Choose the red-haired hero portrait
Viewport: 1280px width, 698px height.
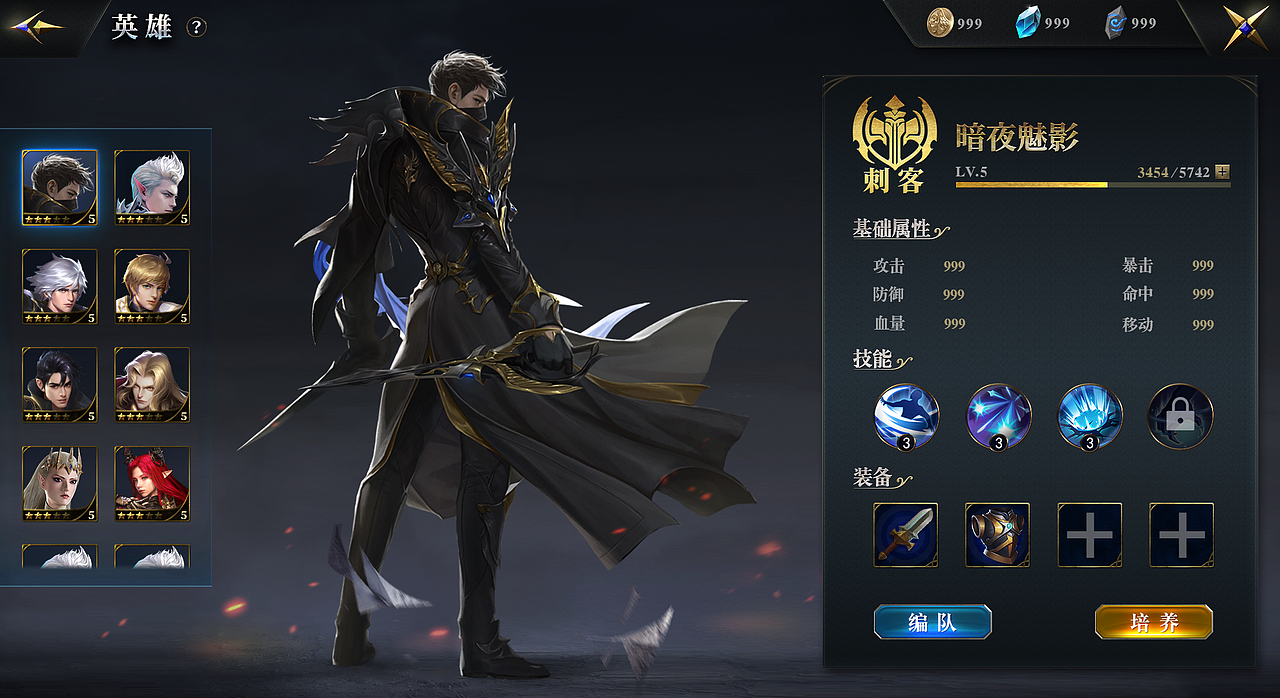click(152, 483)
